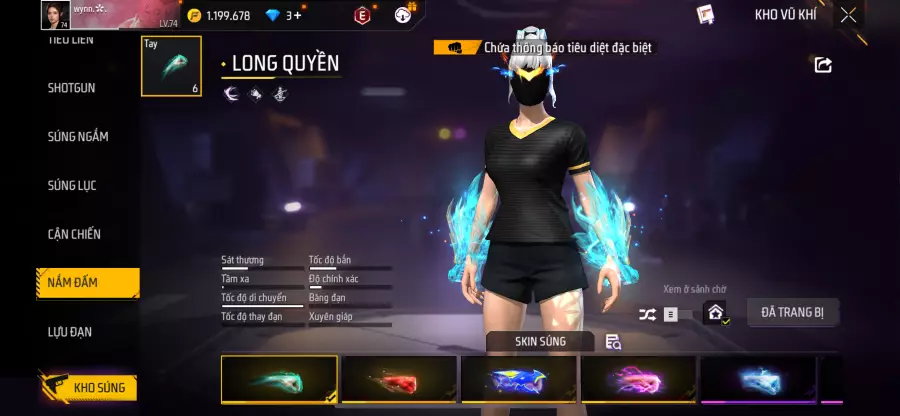Choose the Cận Chiến category
900x416 pixels.
point(74,234)
